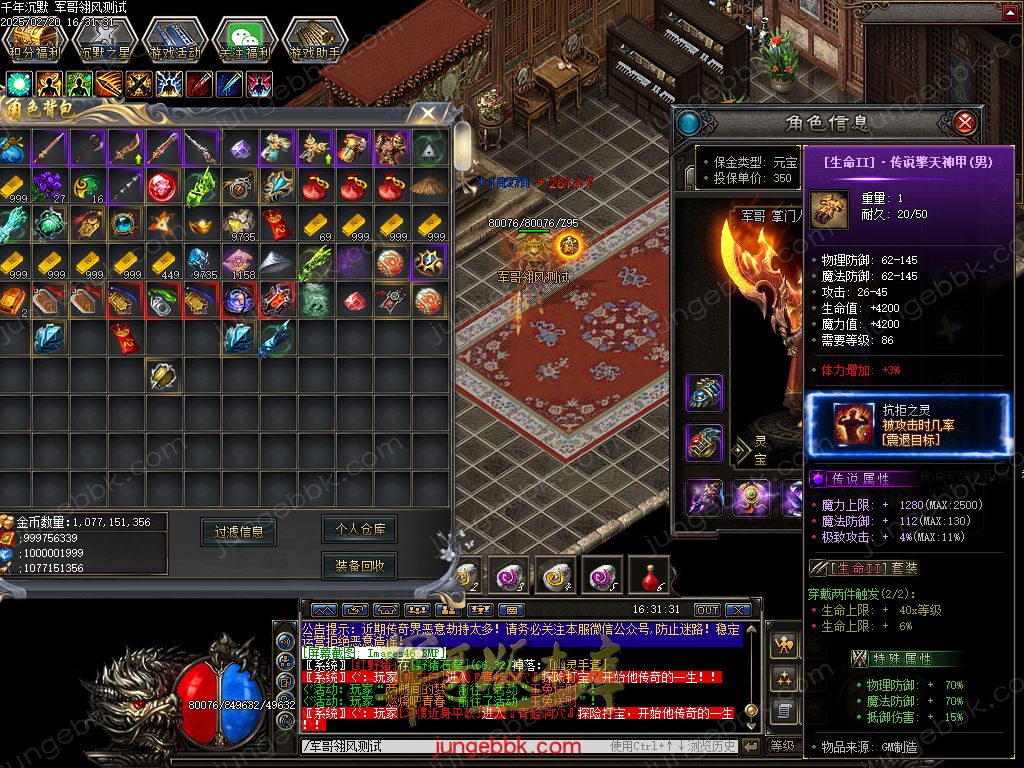1024x768 pixels.
Task: Click the 装备回收 equipment recycle button
Action: (x=360, y=566)
